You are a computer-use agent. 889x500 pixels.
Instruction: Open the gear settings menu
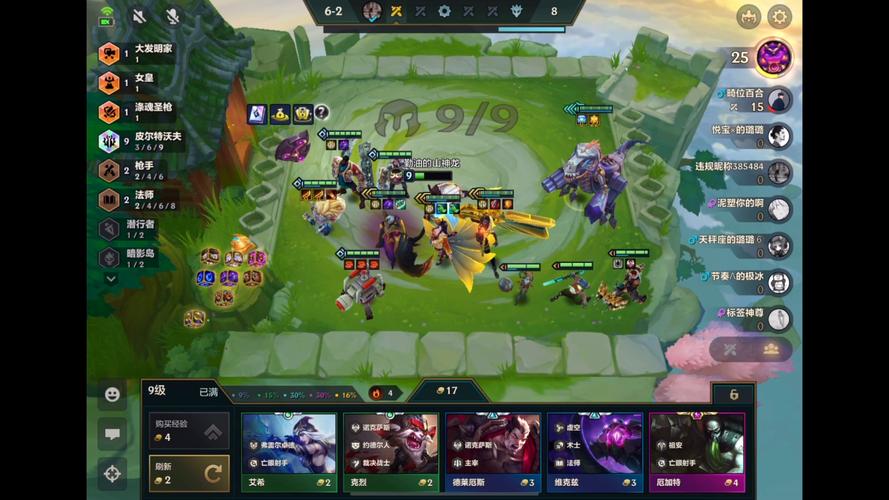click(779, 17)
